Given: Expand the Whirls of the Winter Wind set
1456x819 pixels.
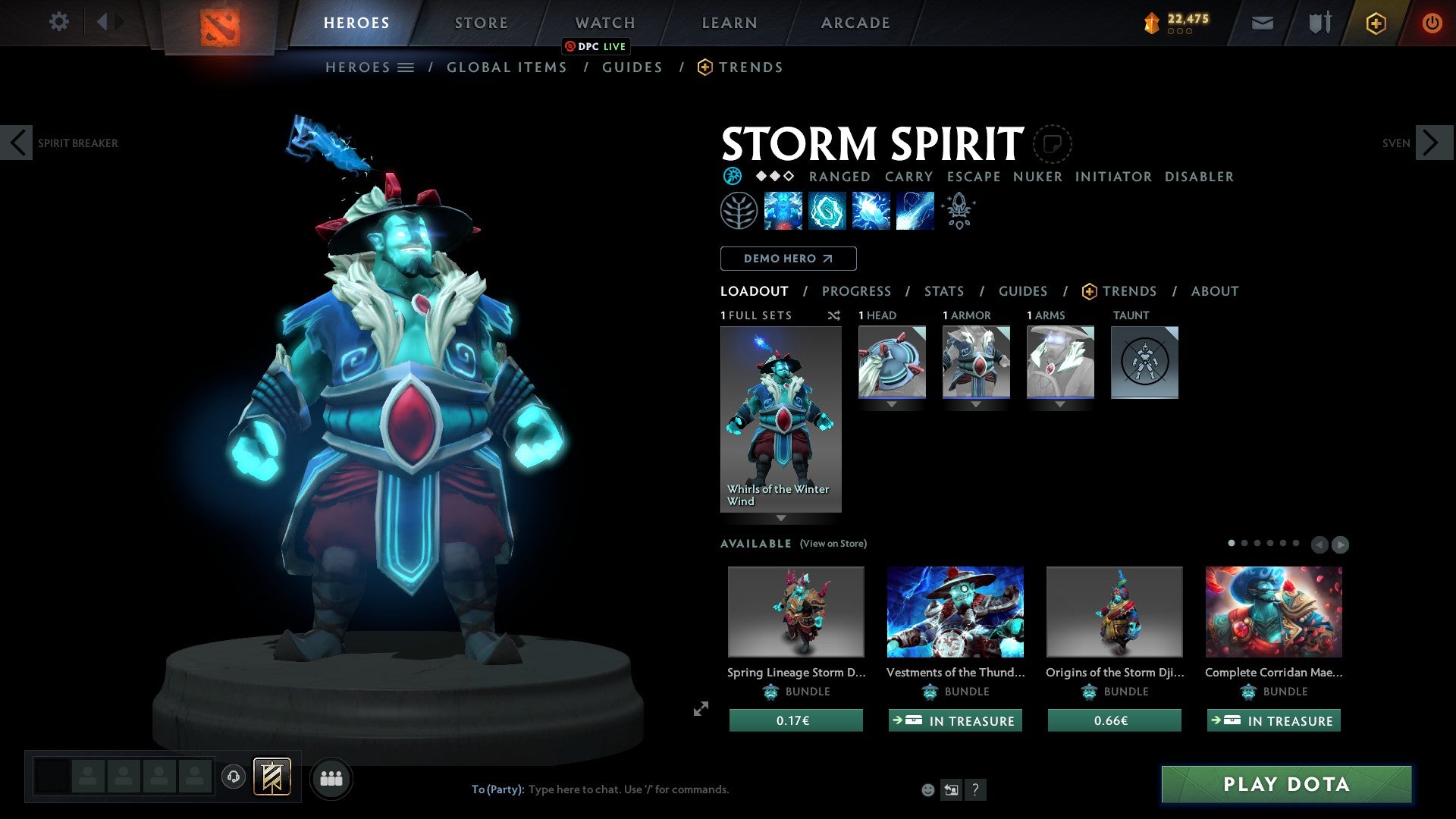Looking at the screenshot, I should tap(781, 518).
